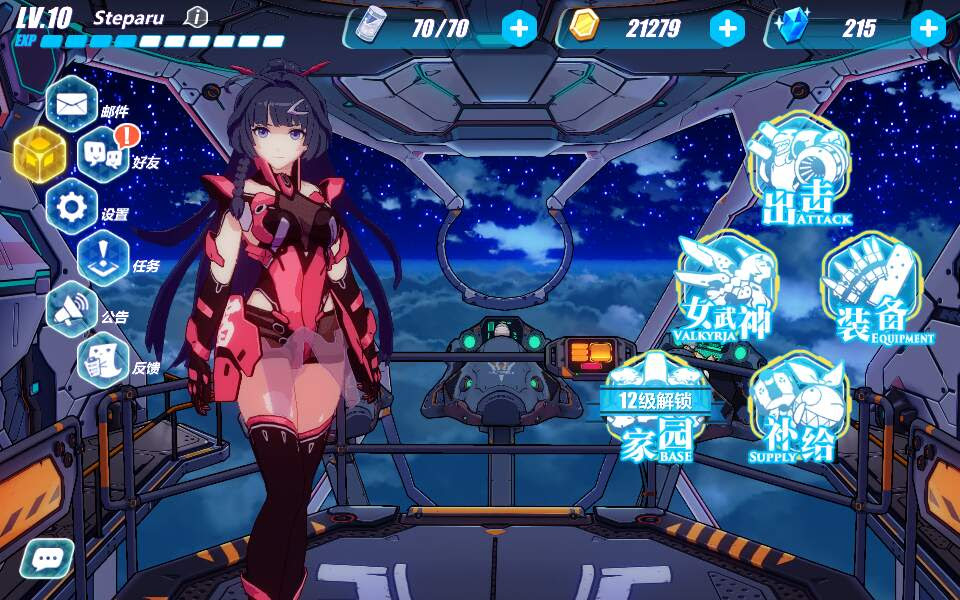Open the Friends (好友) list
This screenshot has height=600, width=960.
pos(103,155)
